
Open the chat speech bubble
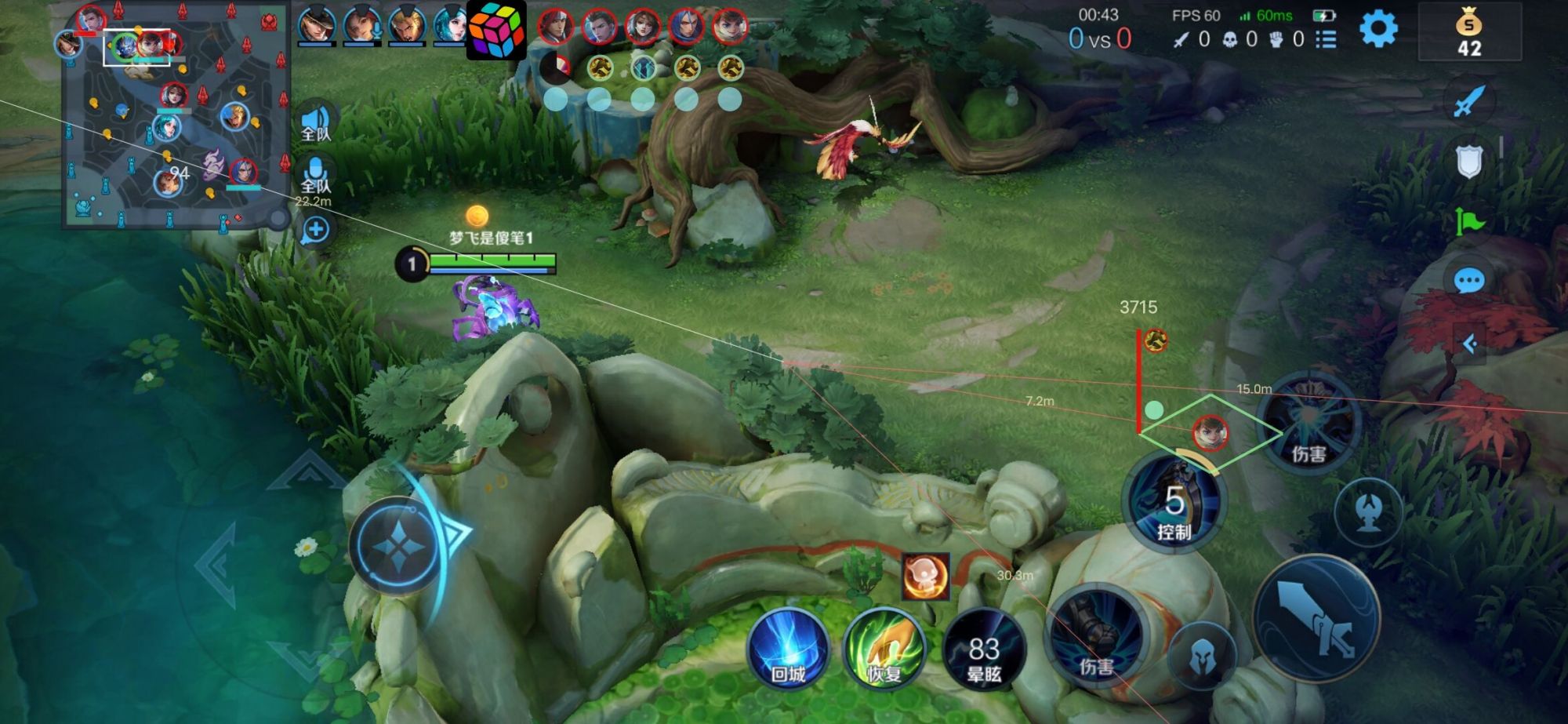click(x=1468, y=280)
